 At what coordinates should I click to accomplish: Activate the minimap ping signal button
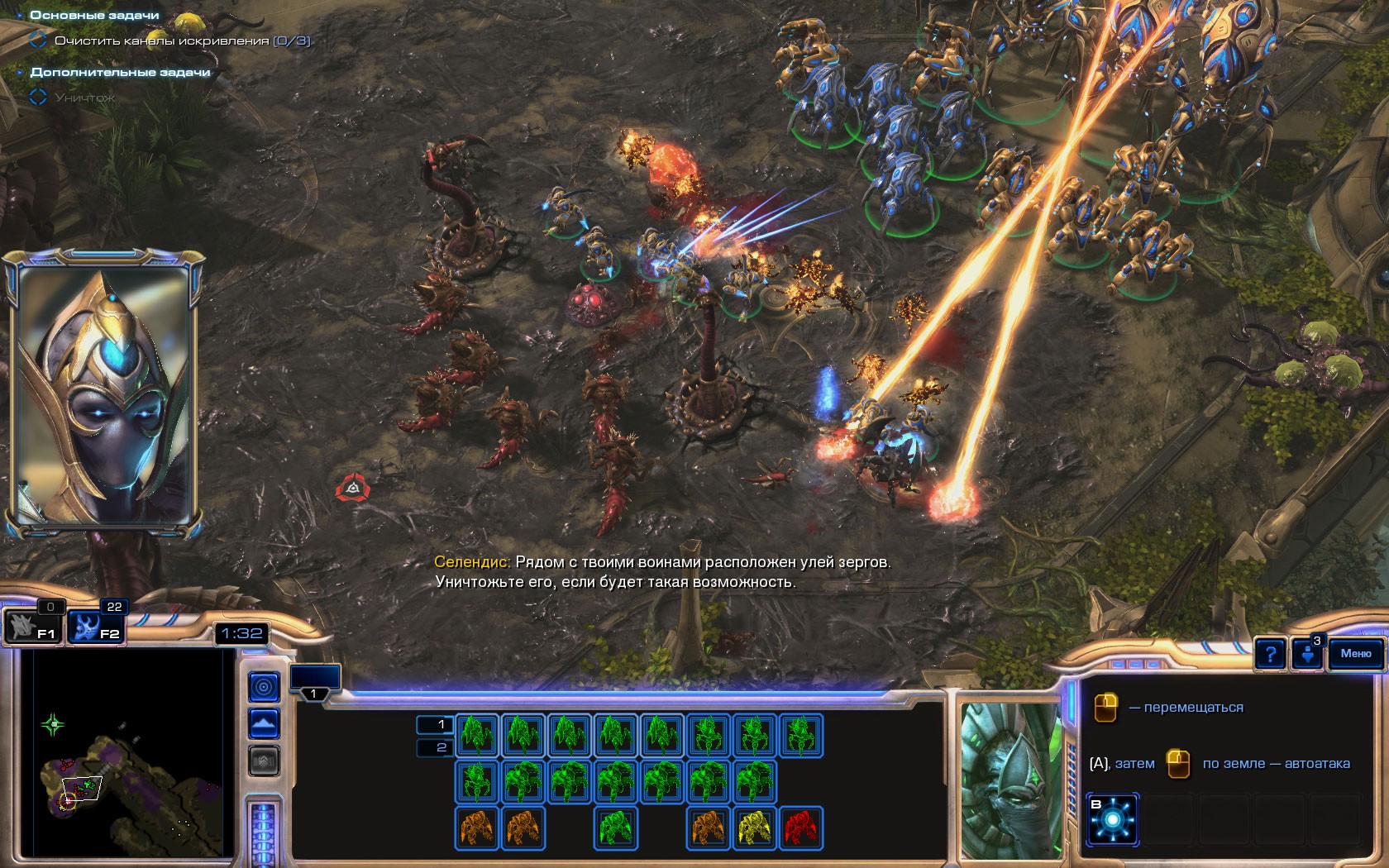pos(264,686)
